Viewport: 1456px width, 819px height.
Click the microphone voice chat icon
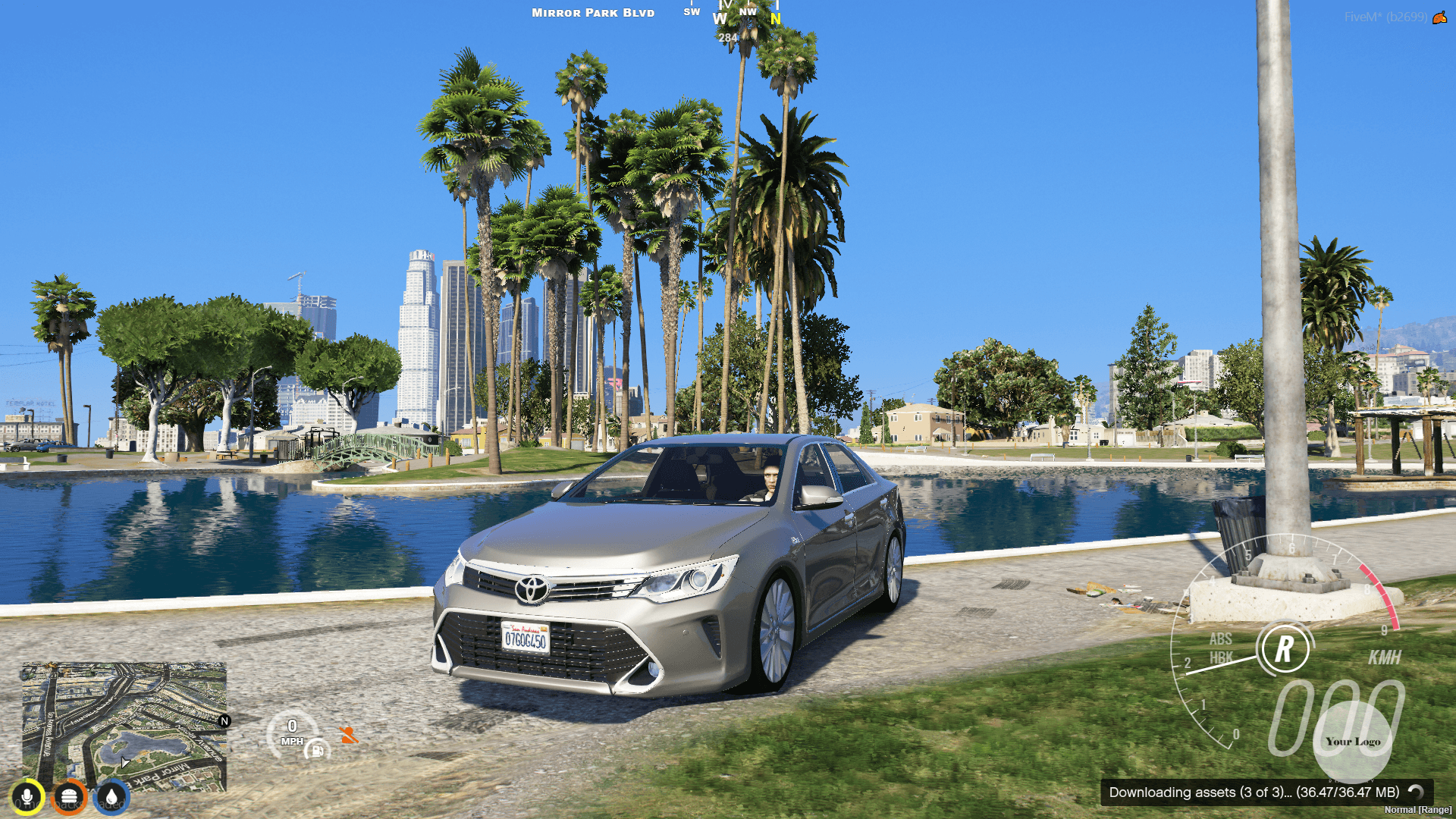tap(27, 795)
